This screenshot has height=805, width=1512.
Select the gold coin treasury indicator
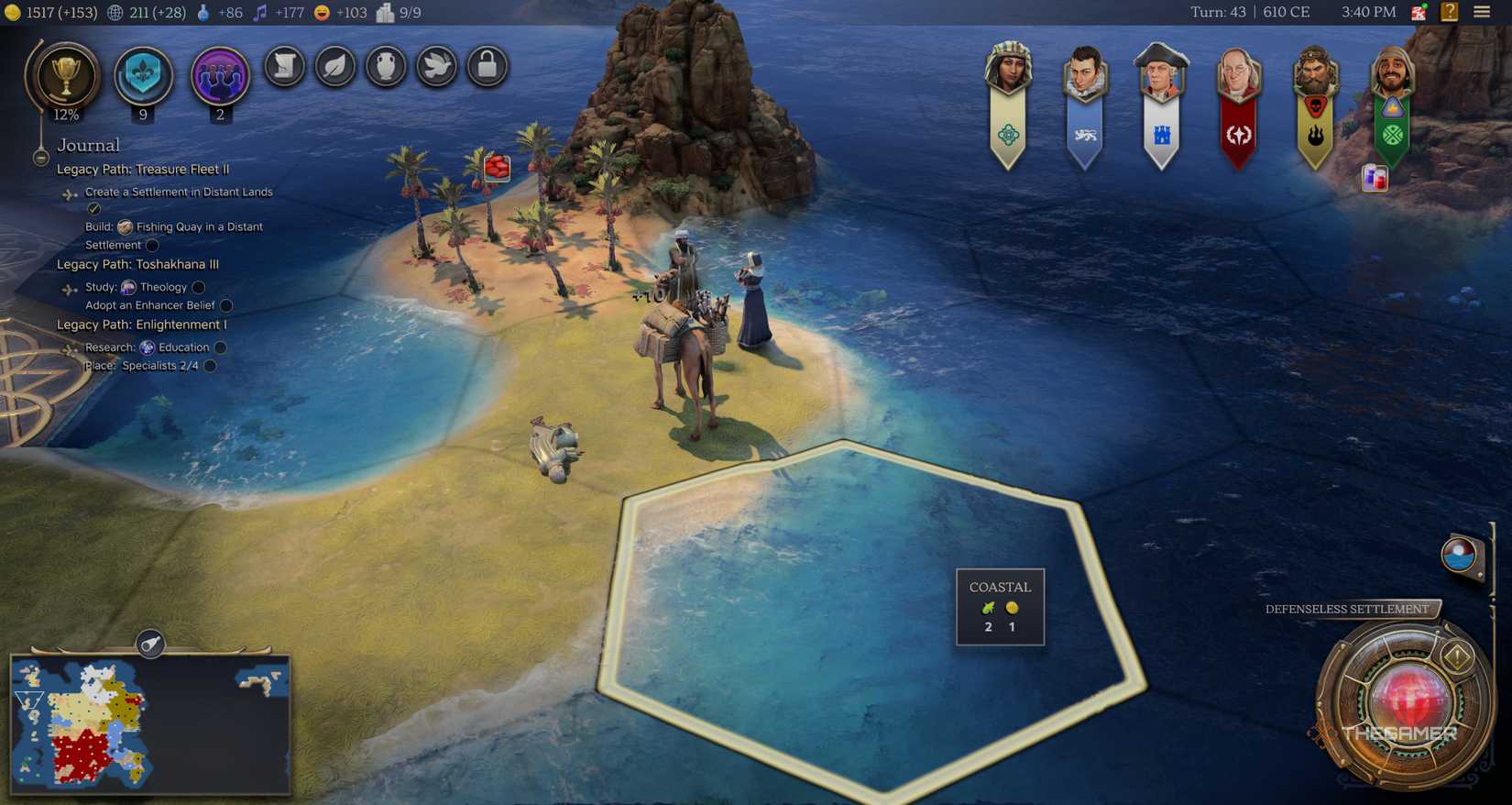[11, 12]
